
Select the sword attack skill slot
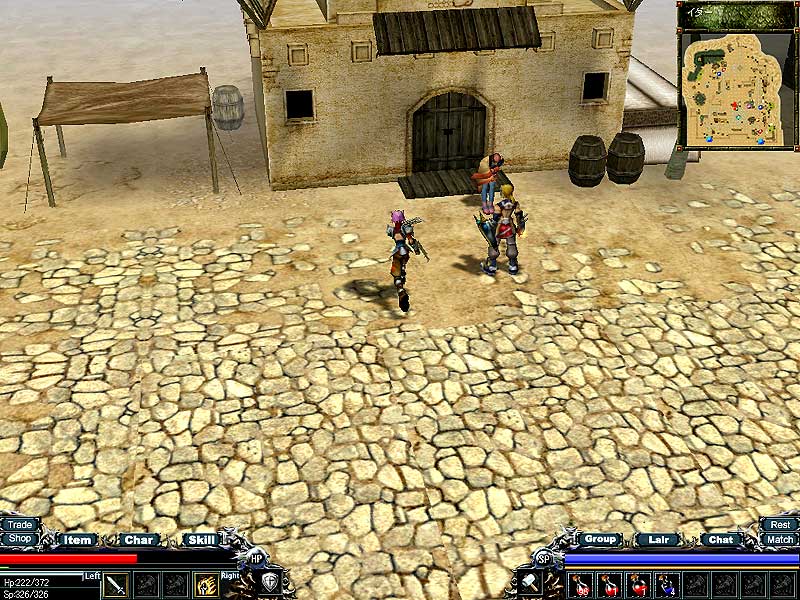pos(117,584)
